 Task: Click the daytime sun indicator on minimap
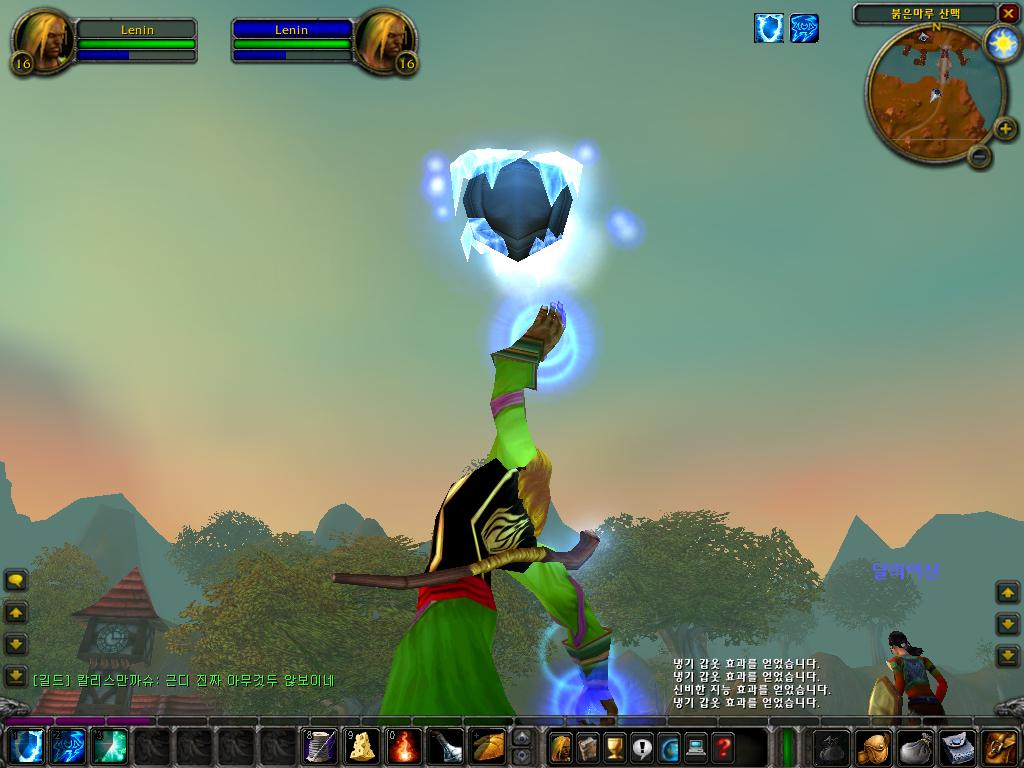point(1000,43)
